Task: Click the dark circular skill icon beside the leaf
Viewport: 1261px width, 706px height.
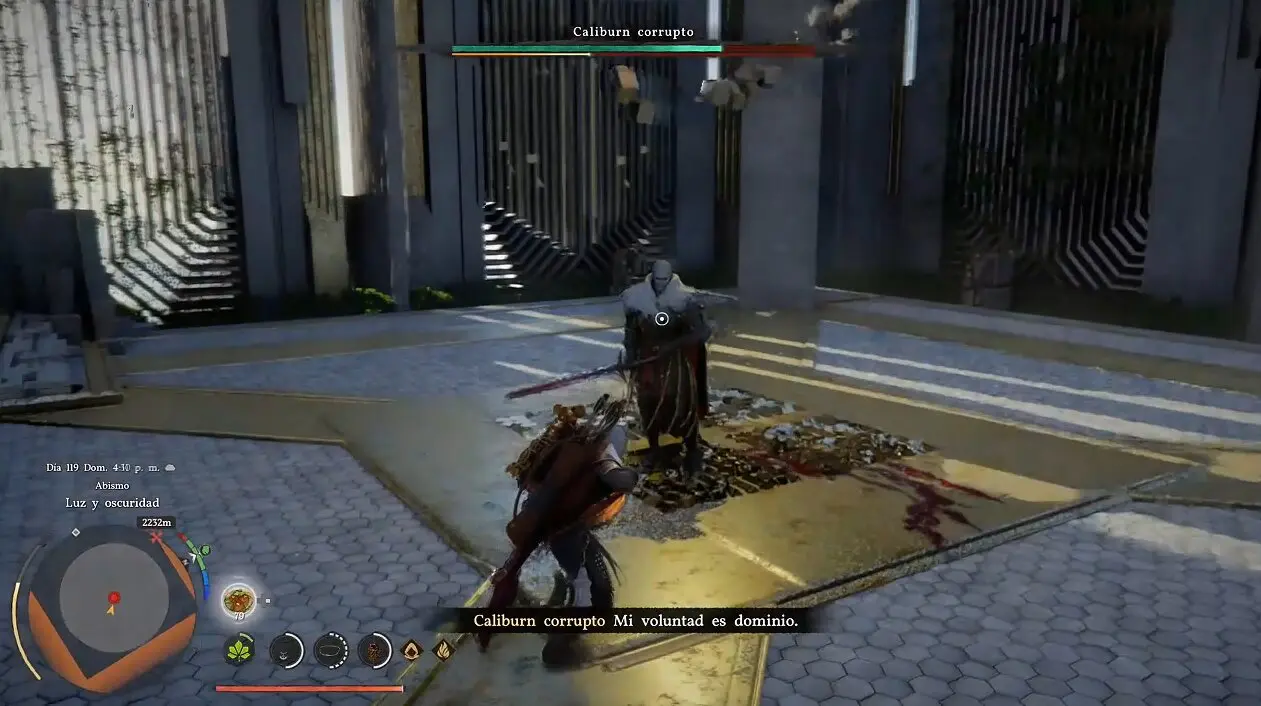Action: pos(286,650)
